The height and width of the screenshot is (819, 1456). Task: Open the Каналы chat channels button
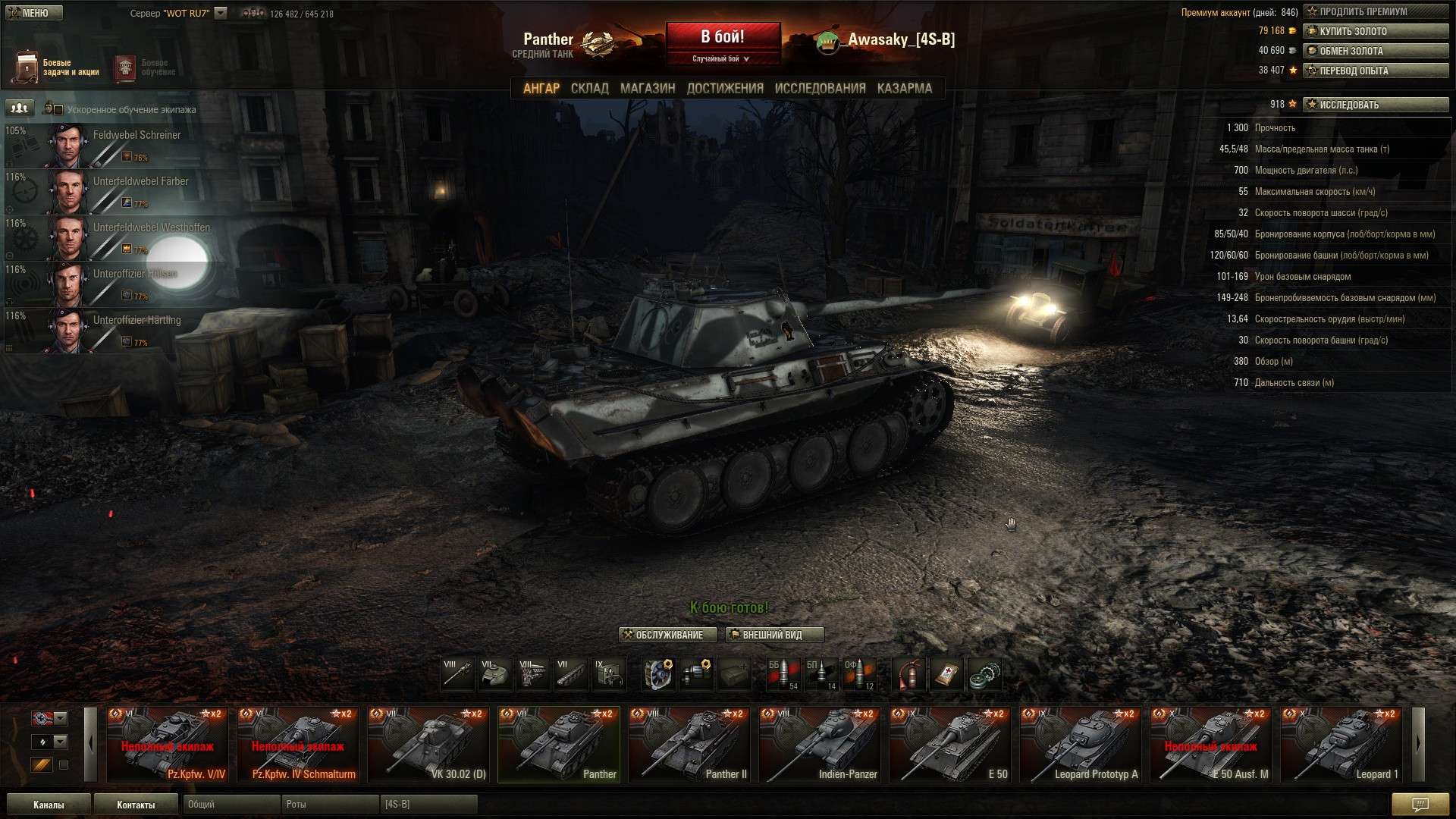pyautogui.click(x=49, y=805)
